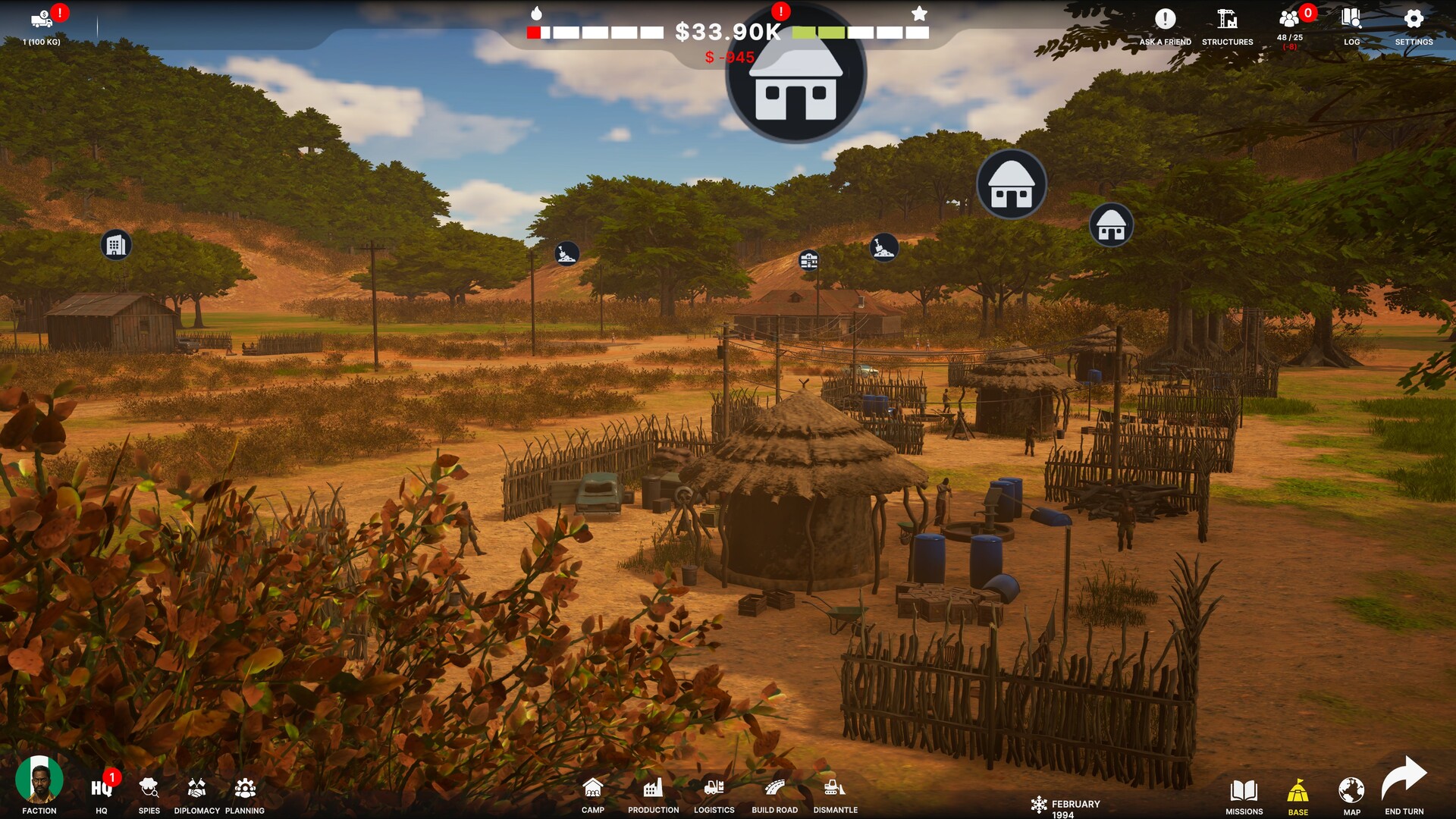Open the Faction leader portrait

point(39,781)
